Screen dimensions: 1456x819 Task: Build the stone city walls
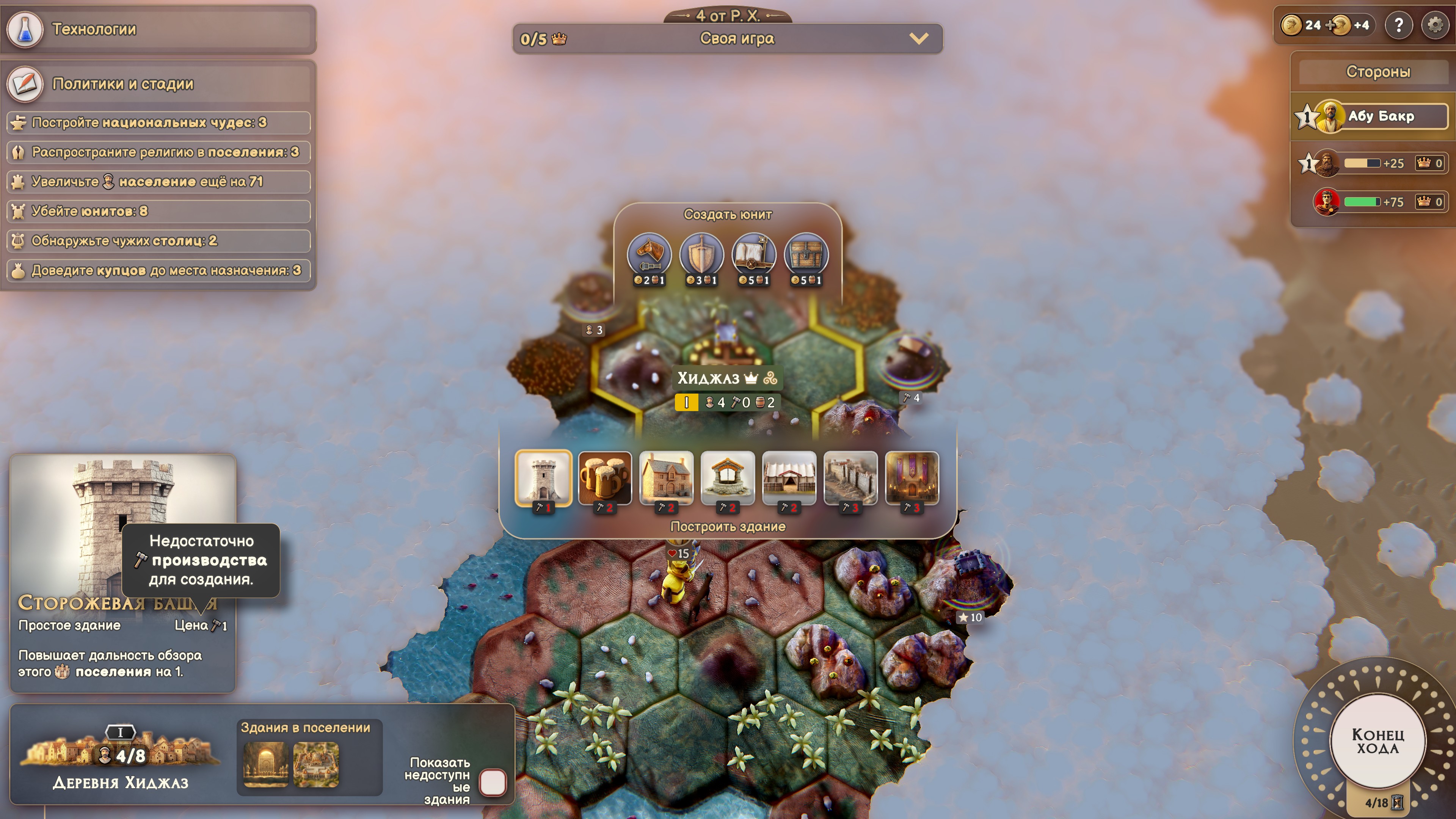click(x=850, y=478)
